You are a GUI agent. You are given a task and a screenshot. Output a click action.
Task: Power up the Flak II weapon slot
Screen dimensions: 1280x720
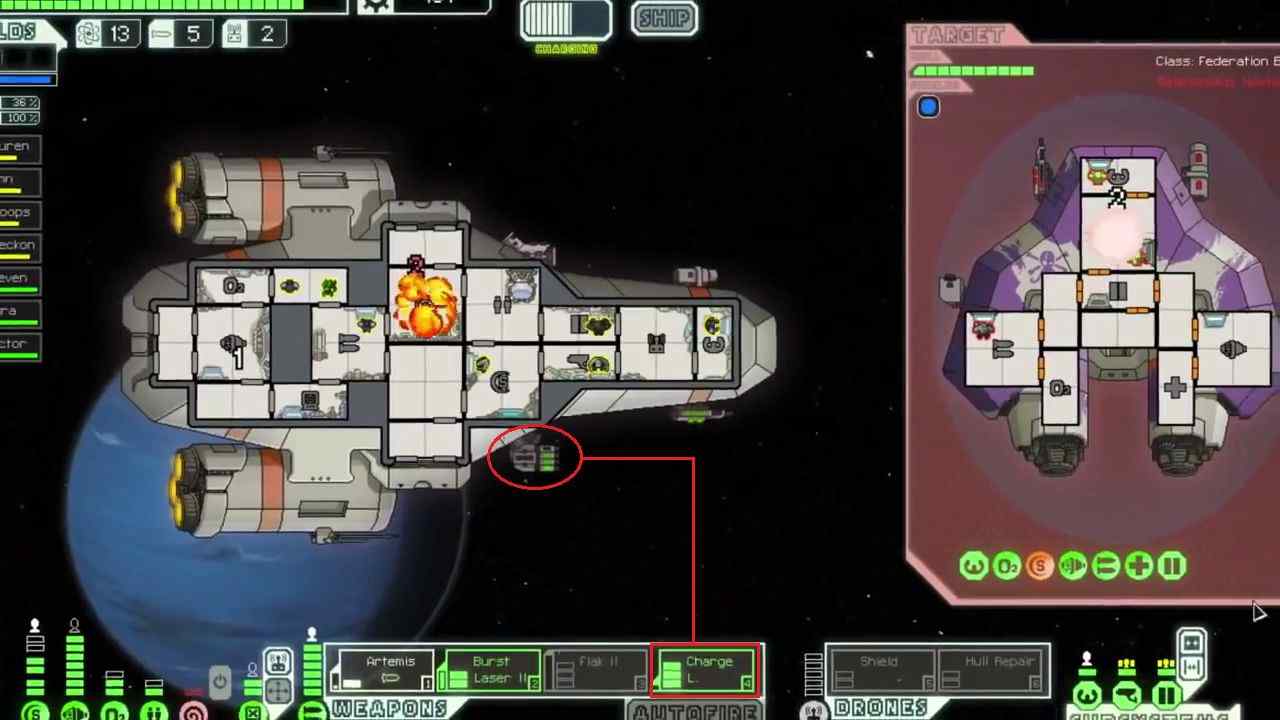(599, 671)
